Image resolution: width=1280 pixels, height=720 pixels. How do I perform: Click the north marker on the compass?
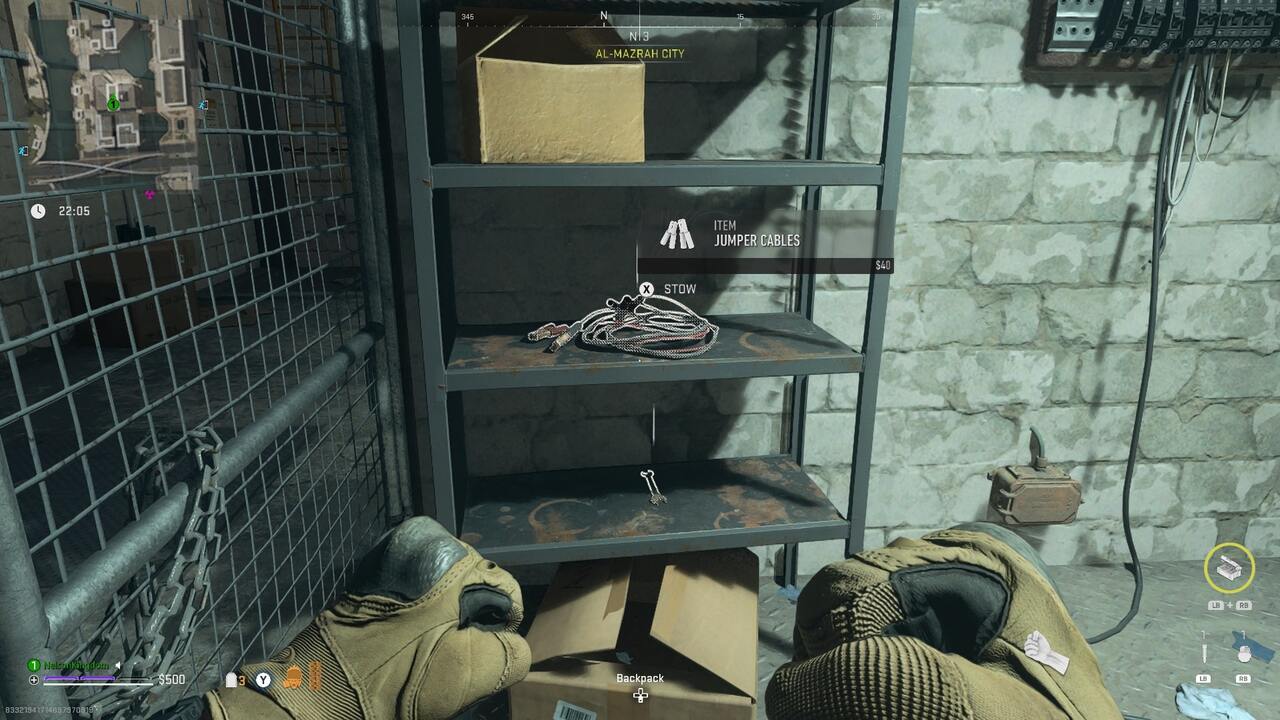tap(603, 17)
